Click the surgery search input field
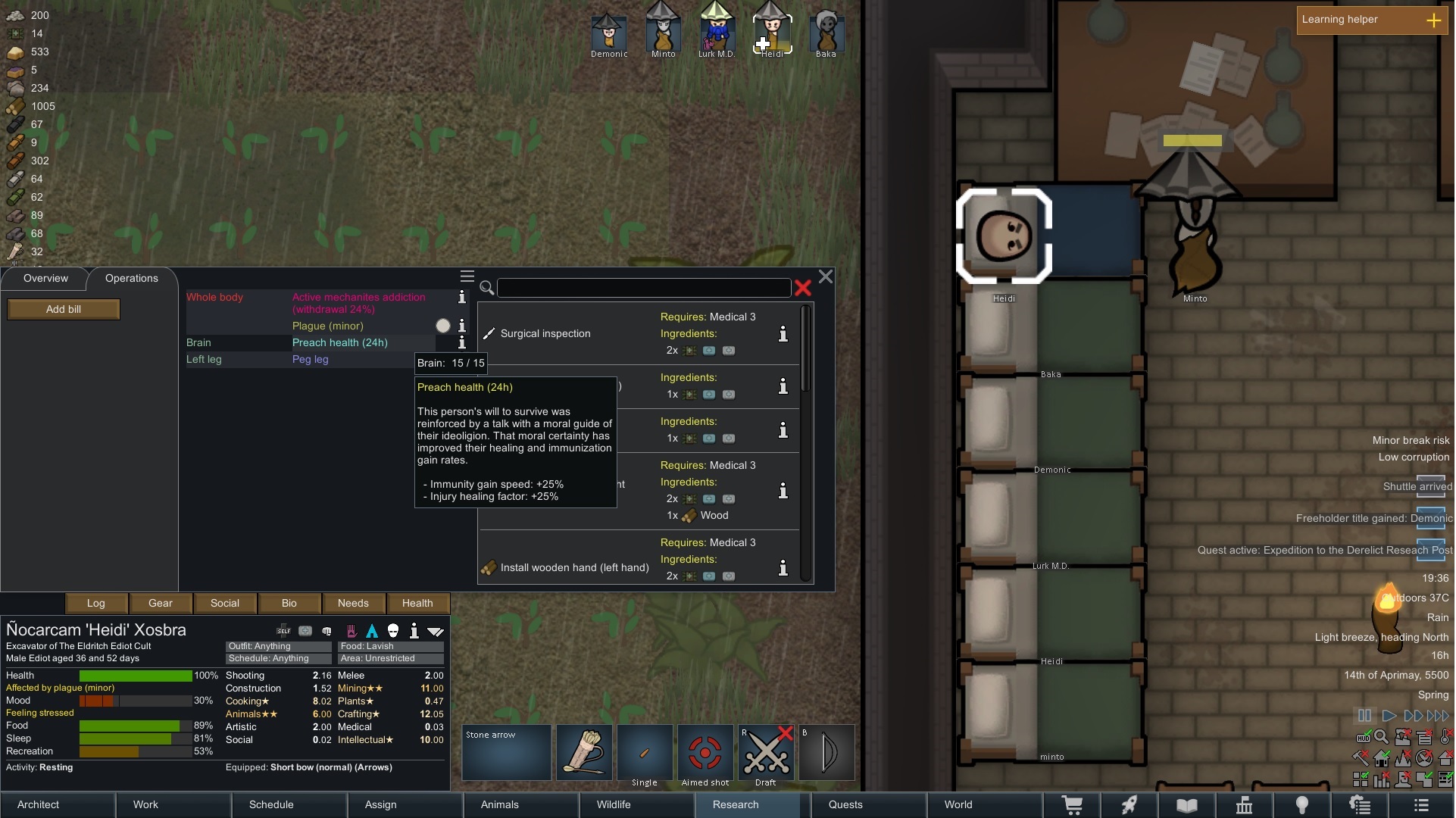This screenshot has width=1456, height=818. (644, 287)
